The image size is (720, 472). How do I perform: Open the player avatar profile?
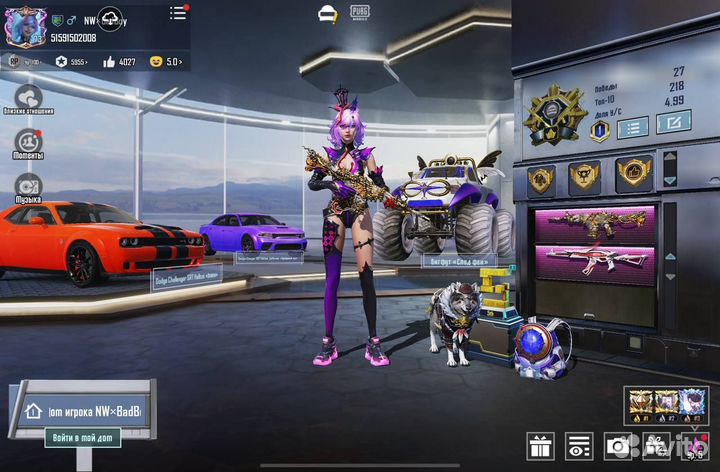pos(25,26)
